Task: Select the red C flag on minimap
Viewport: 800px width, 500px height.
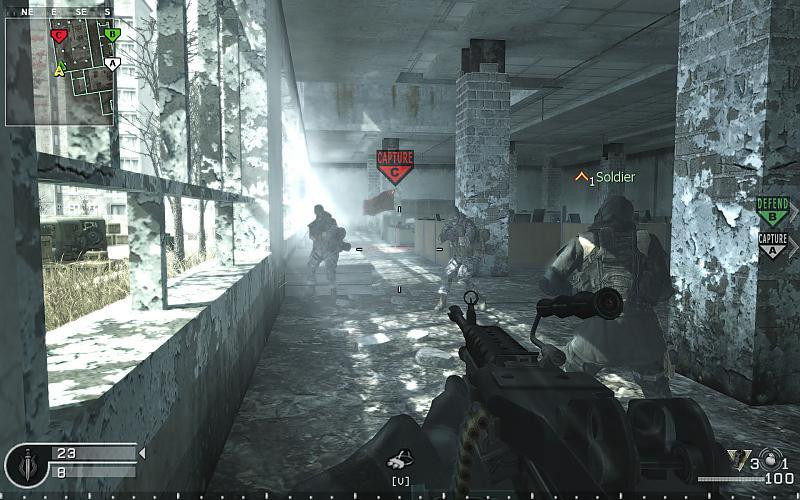Action: click(x=59, y=36)
